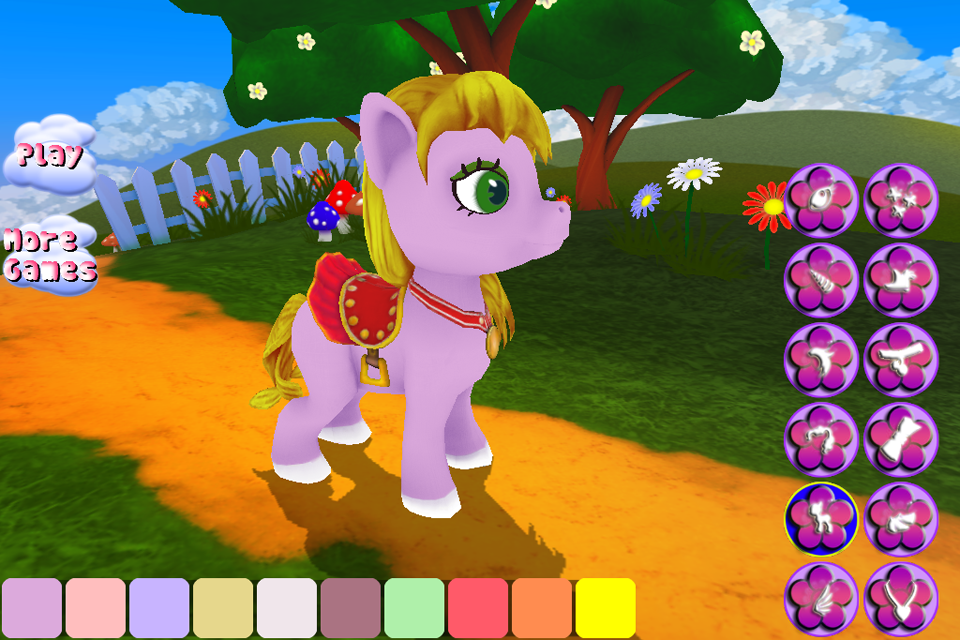Open the More Games cloud link
The width and height of the screenshot is (960, 640).
(50, 255)
